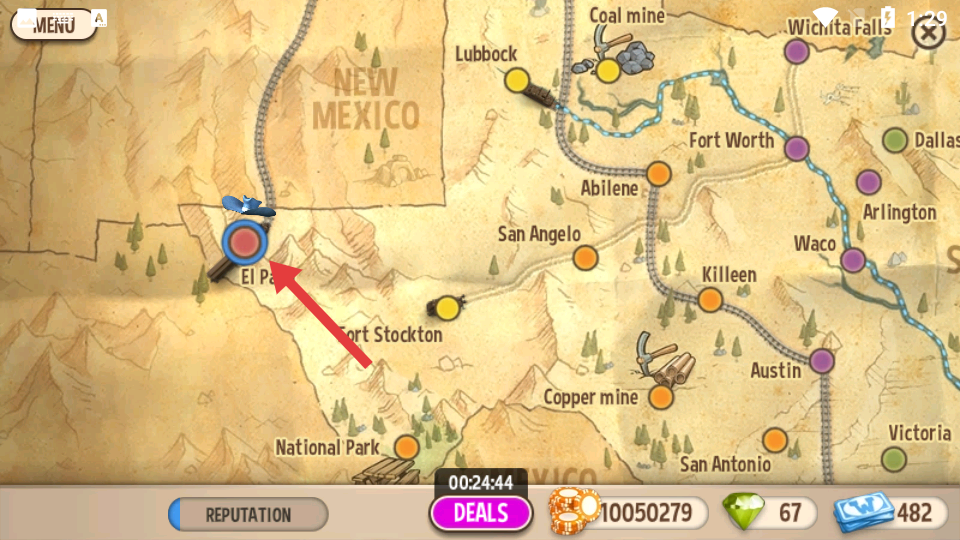Select the San Antonio marker
The width and height of the screenshot is (960, 540).
tap(775, 439)
